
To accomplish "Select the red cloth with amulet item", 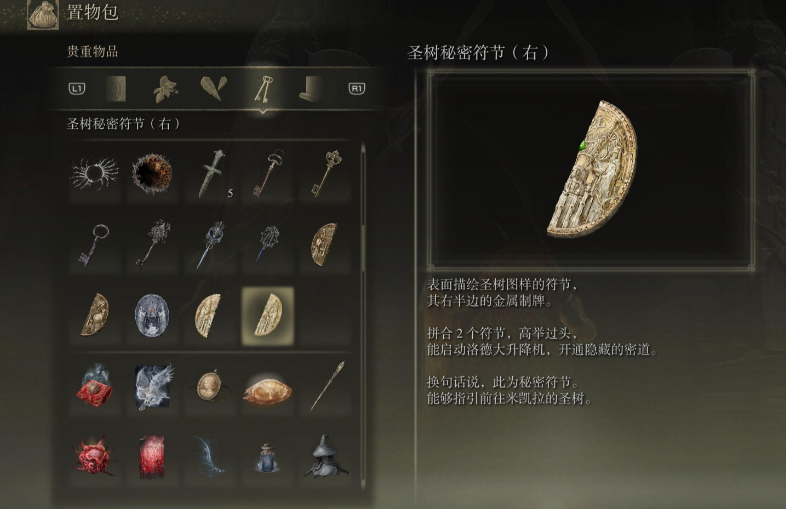I will [95, 384].
